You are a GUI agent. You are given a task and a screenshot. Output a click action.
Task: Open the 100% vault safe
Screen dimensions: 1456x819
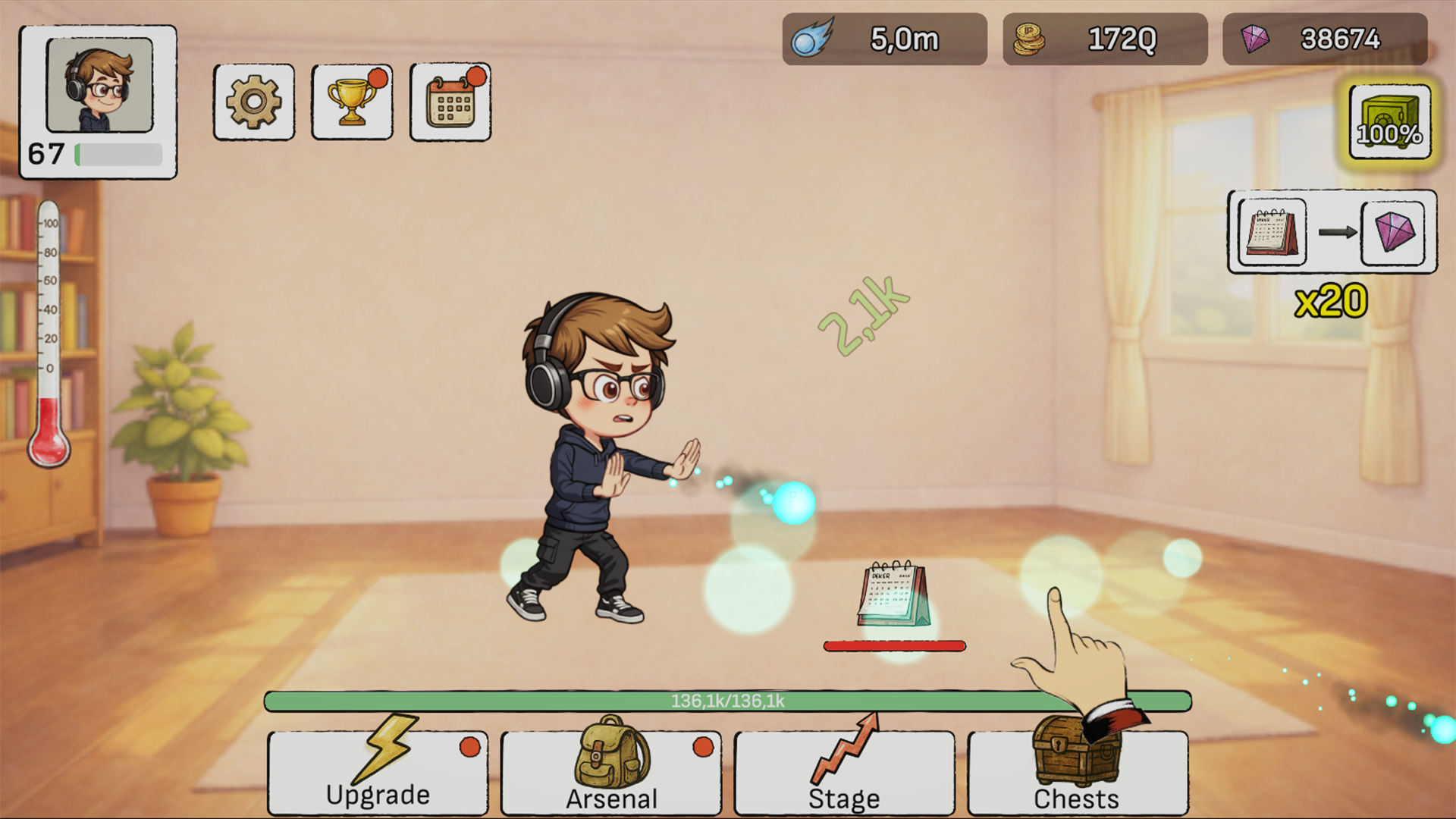(x=1389, y=121)
